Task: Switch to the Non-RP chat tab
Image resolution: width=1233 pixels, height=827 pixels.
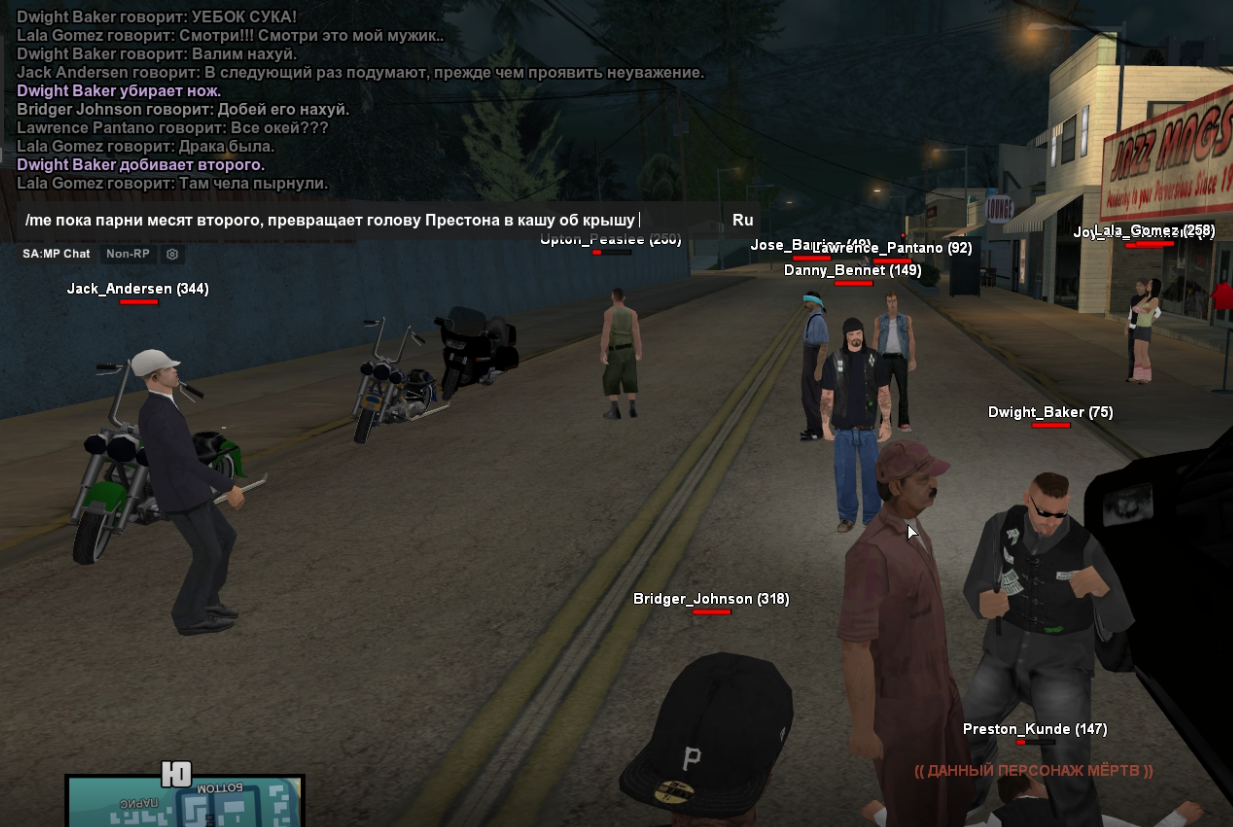Action: coord(128,254)
